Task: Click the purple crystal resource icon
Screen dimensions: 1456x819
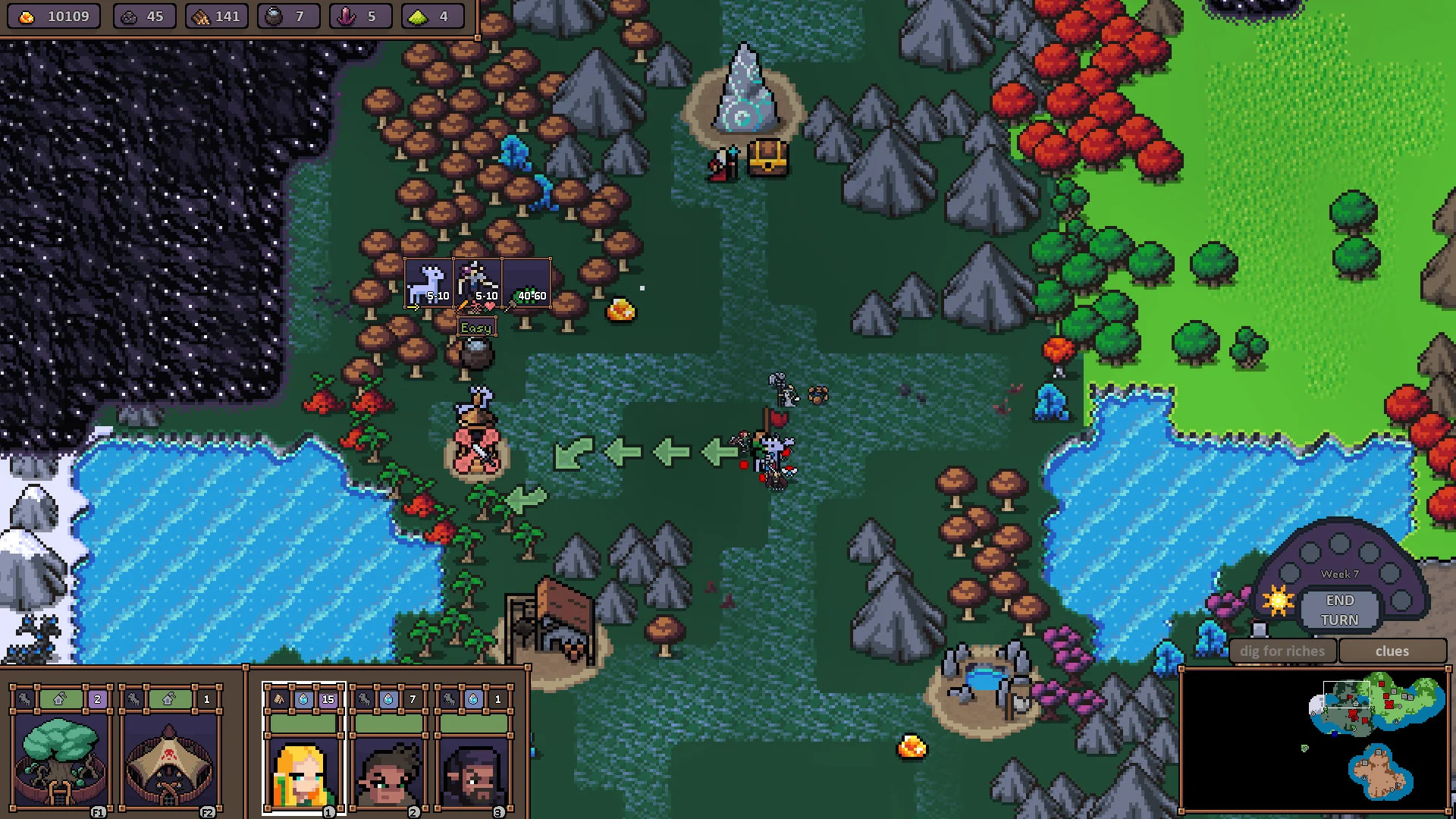Action: tap(345, 14)
